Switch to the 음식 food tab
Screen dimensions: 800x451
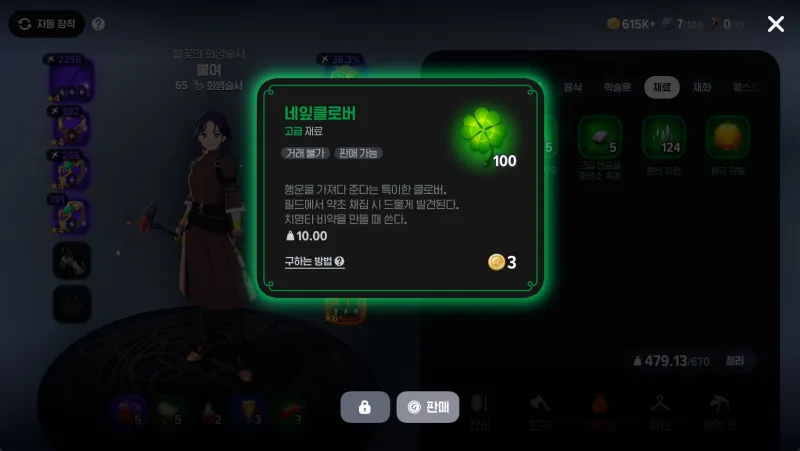572,87
